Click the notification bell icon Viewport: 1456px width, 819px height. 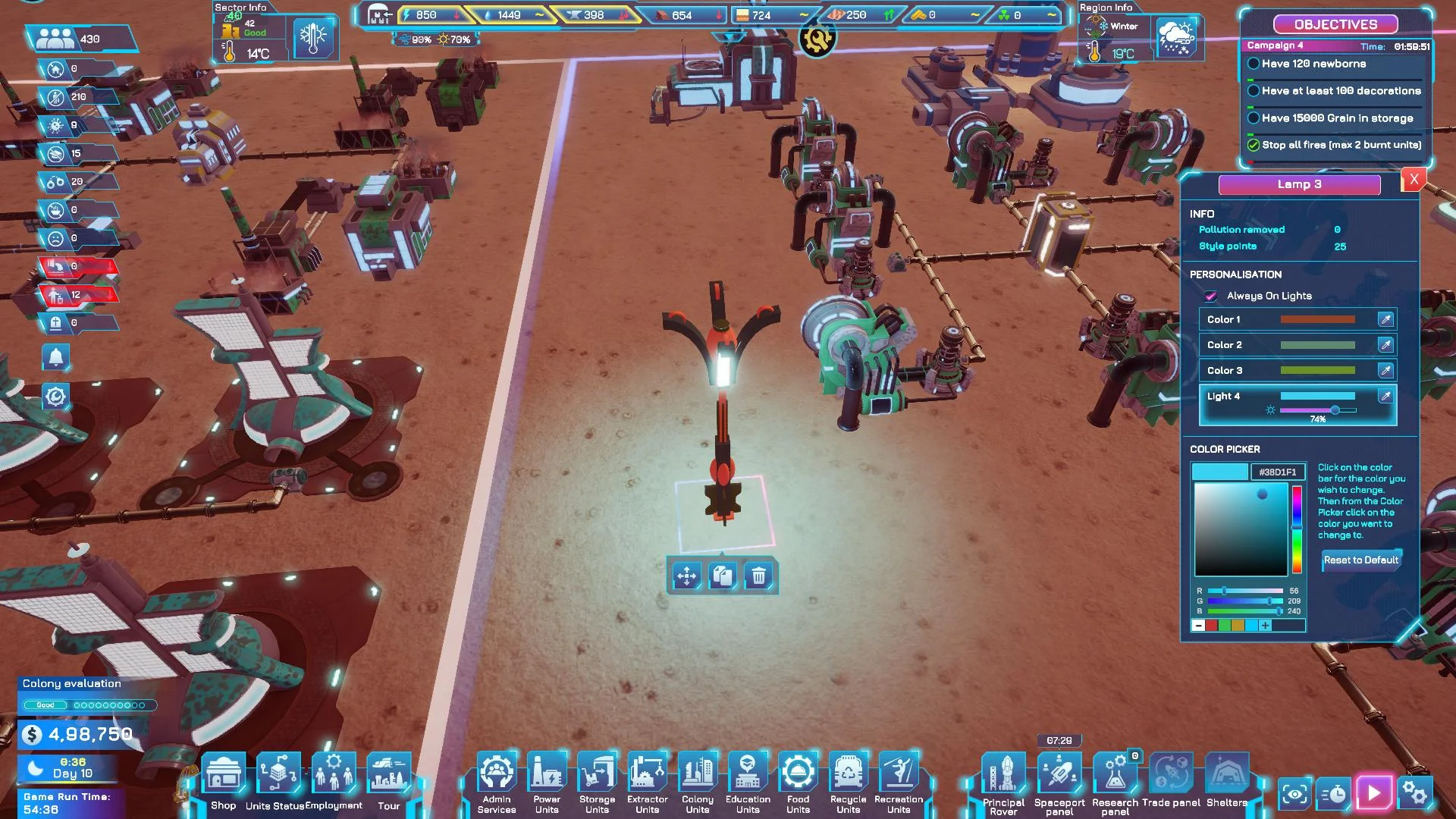coord(55,357)
